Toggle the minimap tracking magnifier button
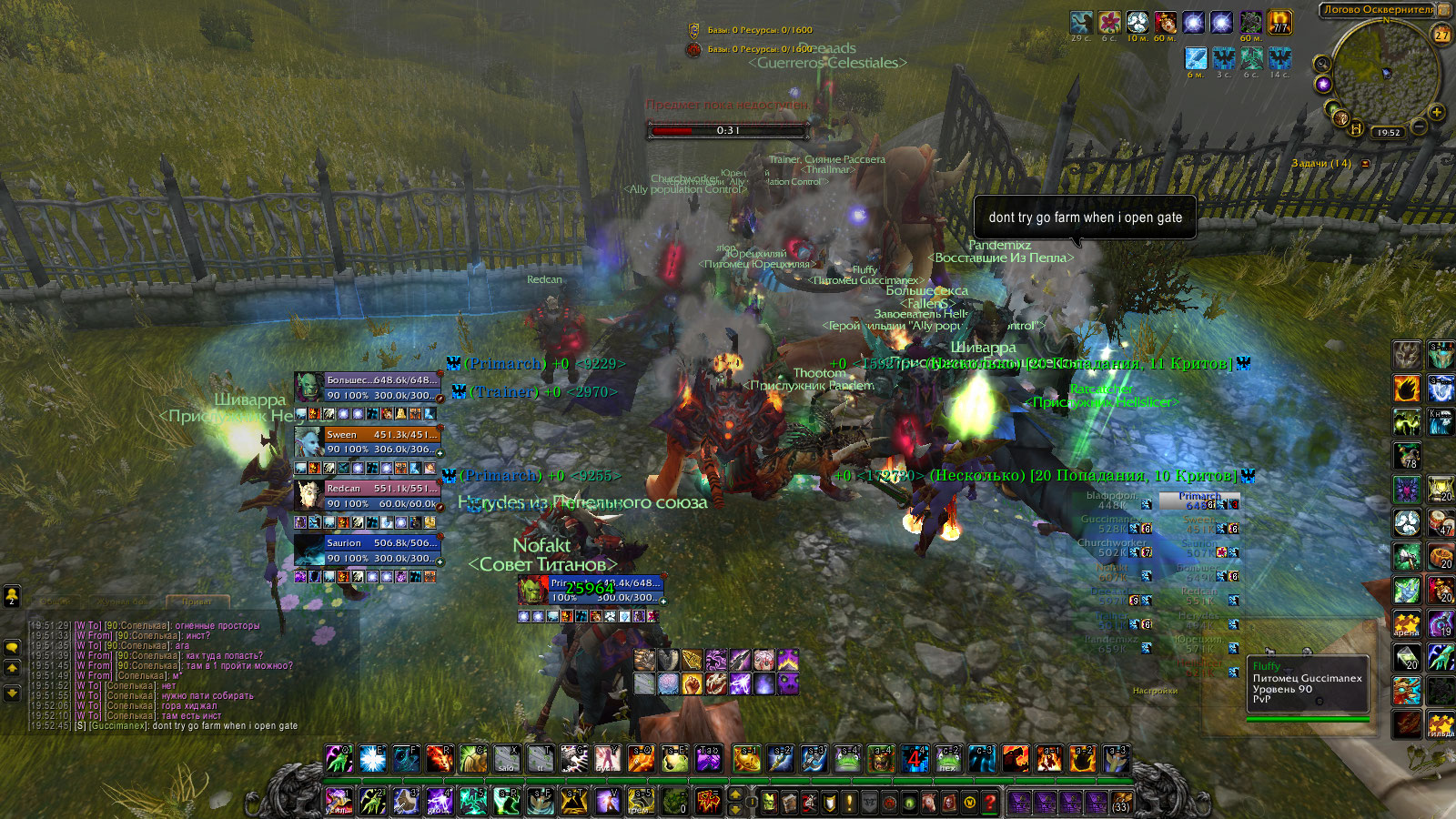Screen dimensions: 1456x819 pos(1321,64)
